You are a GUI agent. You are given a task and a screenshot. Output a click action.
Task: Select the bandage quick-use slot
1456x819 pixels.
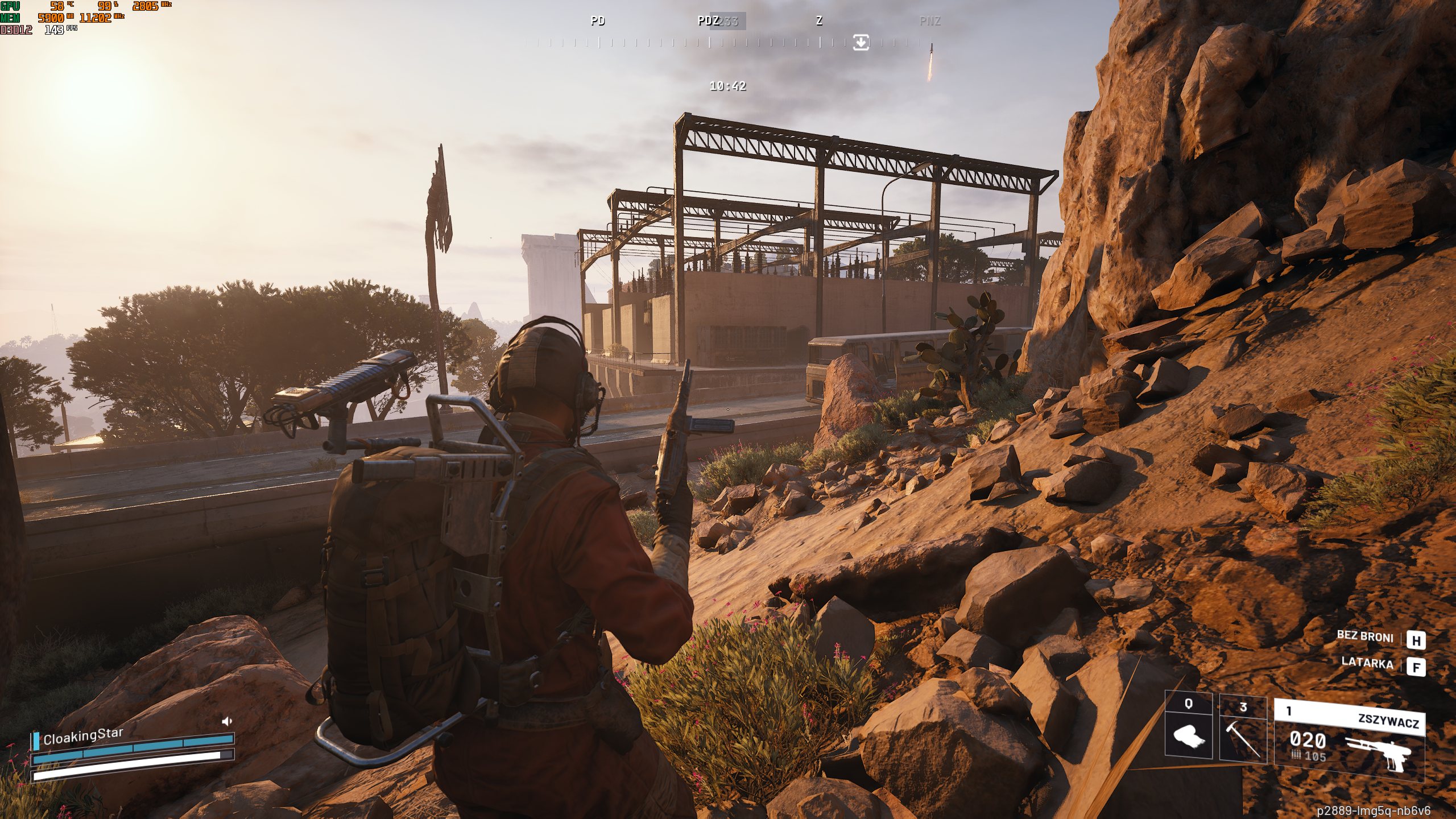click(x=1189, y=729)
